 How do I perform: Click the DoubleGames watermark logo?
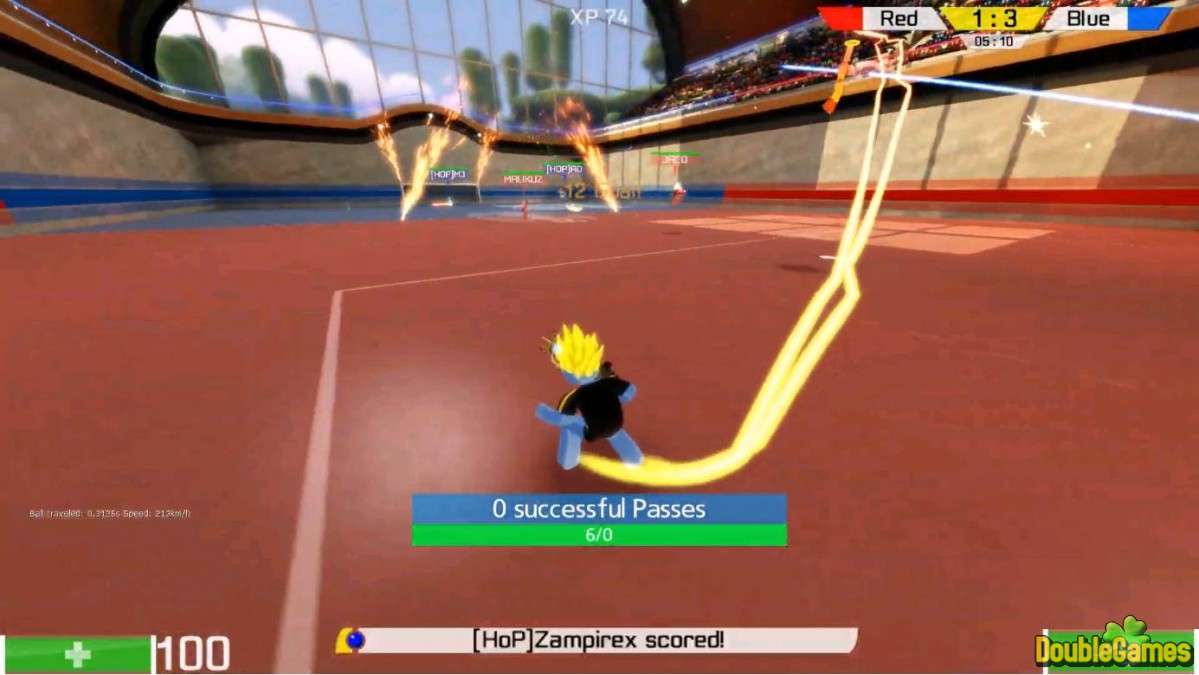tap(1115, 648)
